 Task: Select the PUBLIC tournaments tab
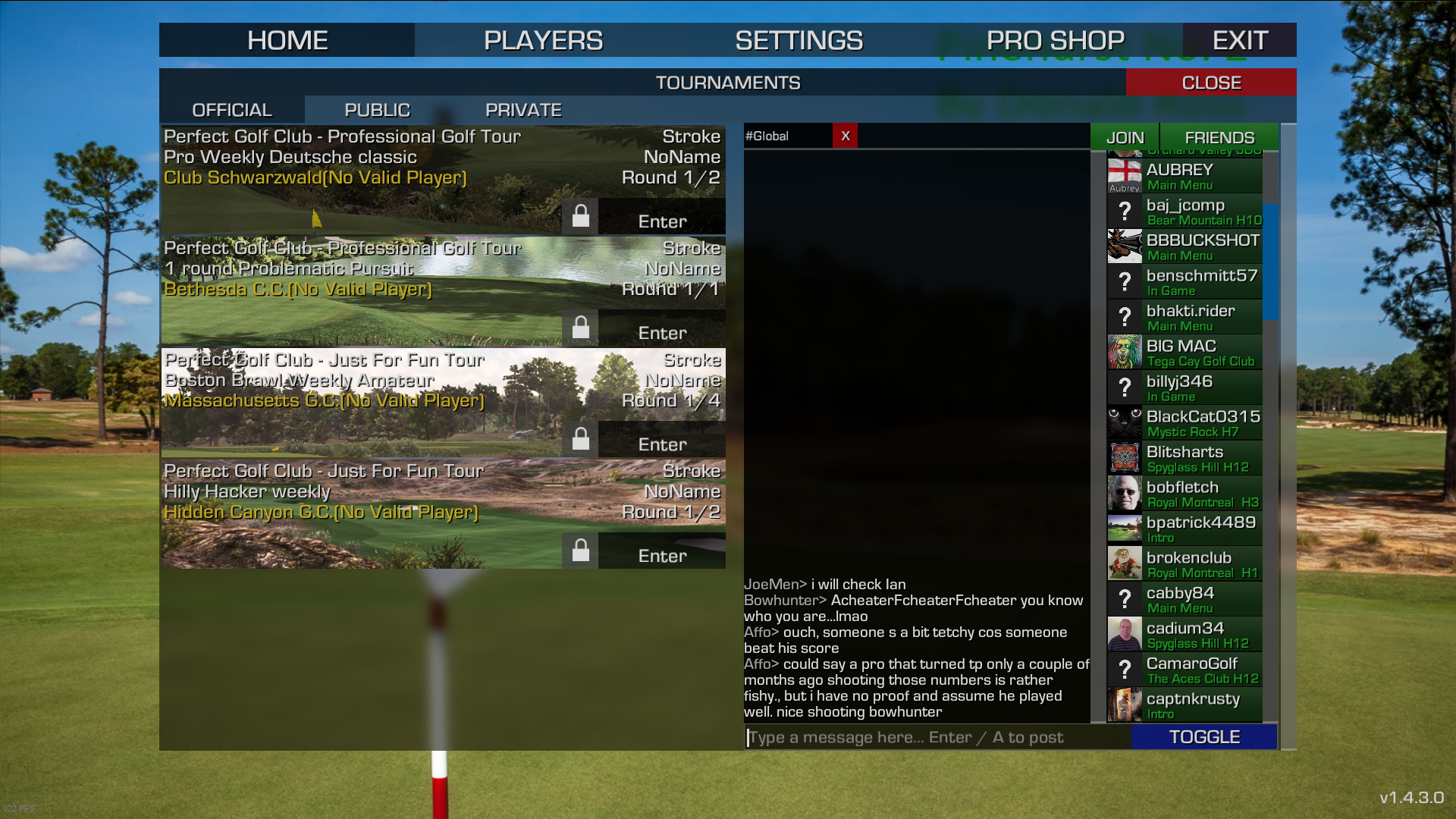click(377, 110)
